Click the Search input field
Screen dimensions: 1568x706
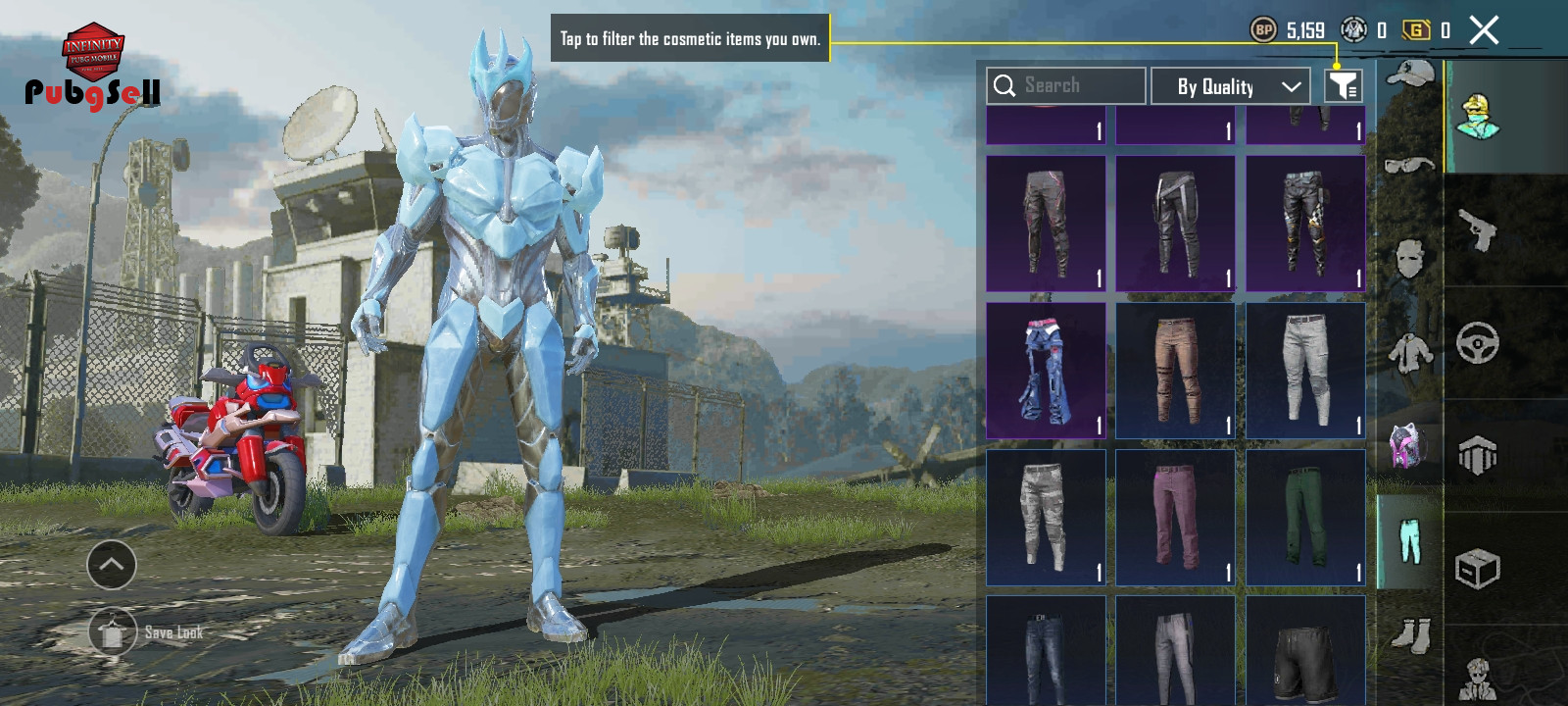[1066, 86]
